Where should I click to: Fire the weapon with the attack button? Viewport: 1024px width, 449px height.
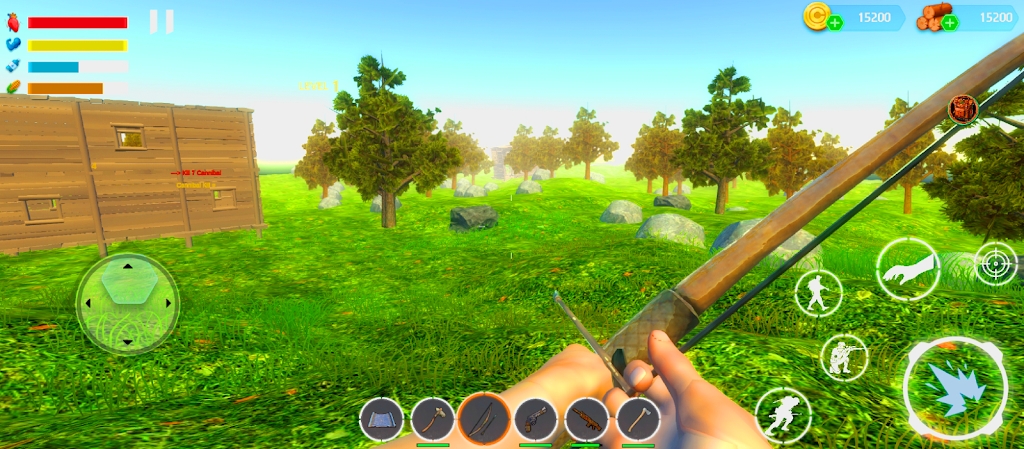click(x=955, y=388)
